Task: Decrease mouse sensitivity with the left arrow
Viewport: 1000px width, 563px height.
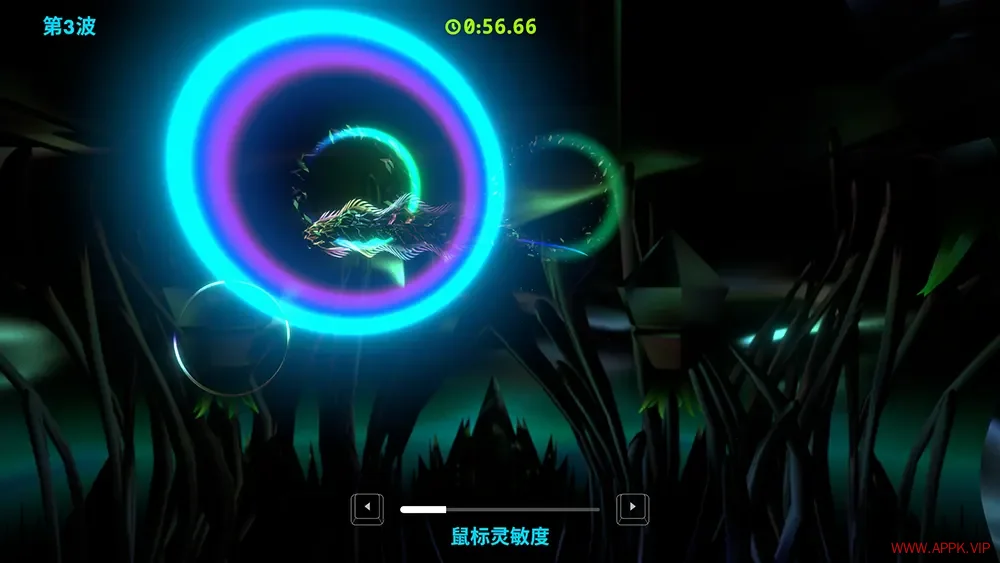Action: pyautogui.click(x=367, y=508)
